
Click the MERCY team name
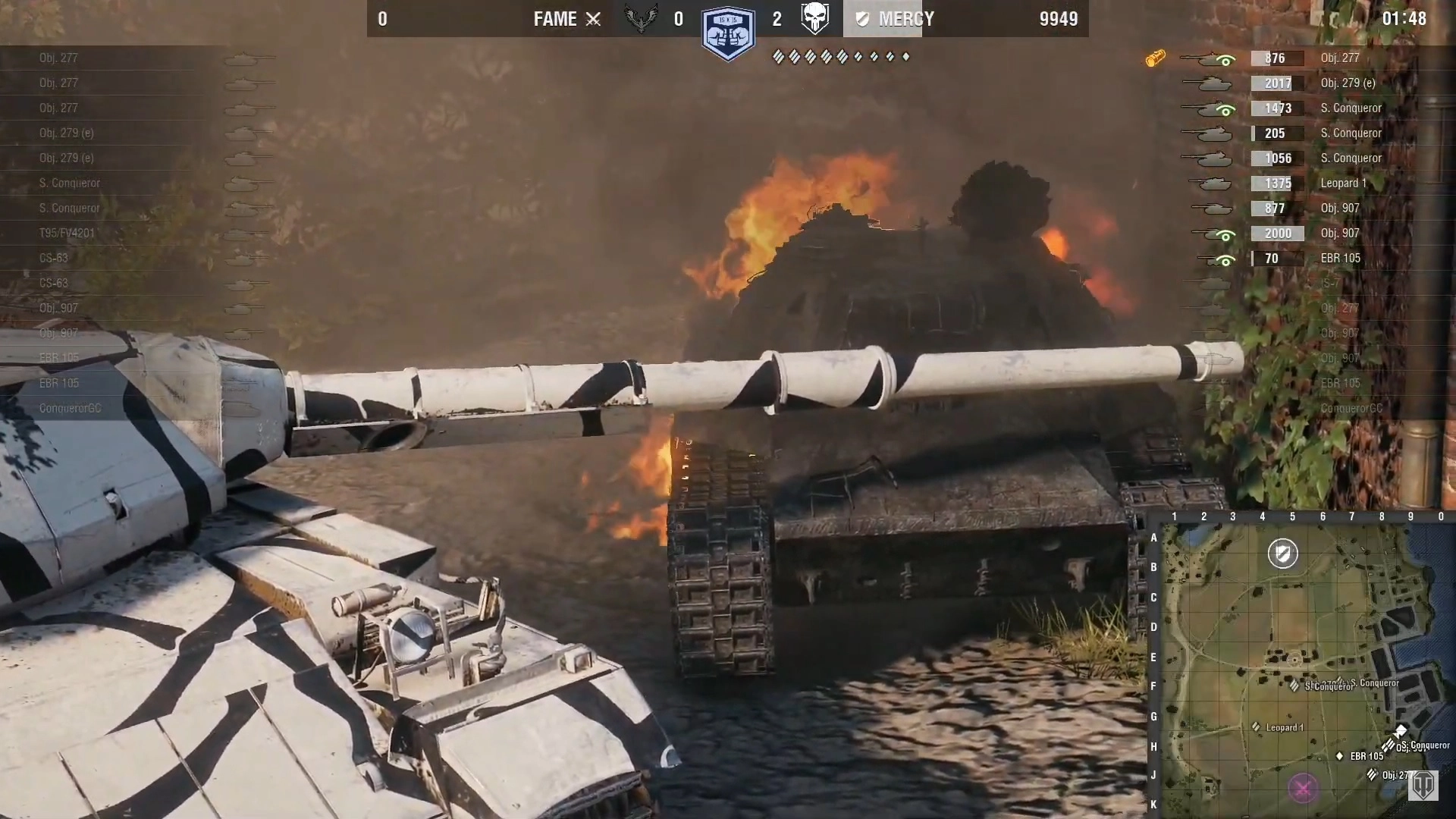tap(905, 19)
